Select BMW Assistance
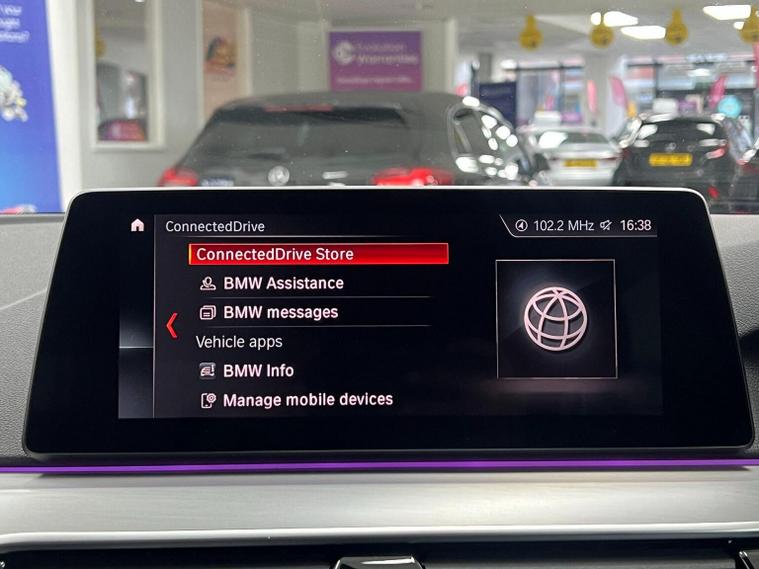This screenshot has height=569, width=759. 283,283
